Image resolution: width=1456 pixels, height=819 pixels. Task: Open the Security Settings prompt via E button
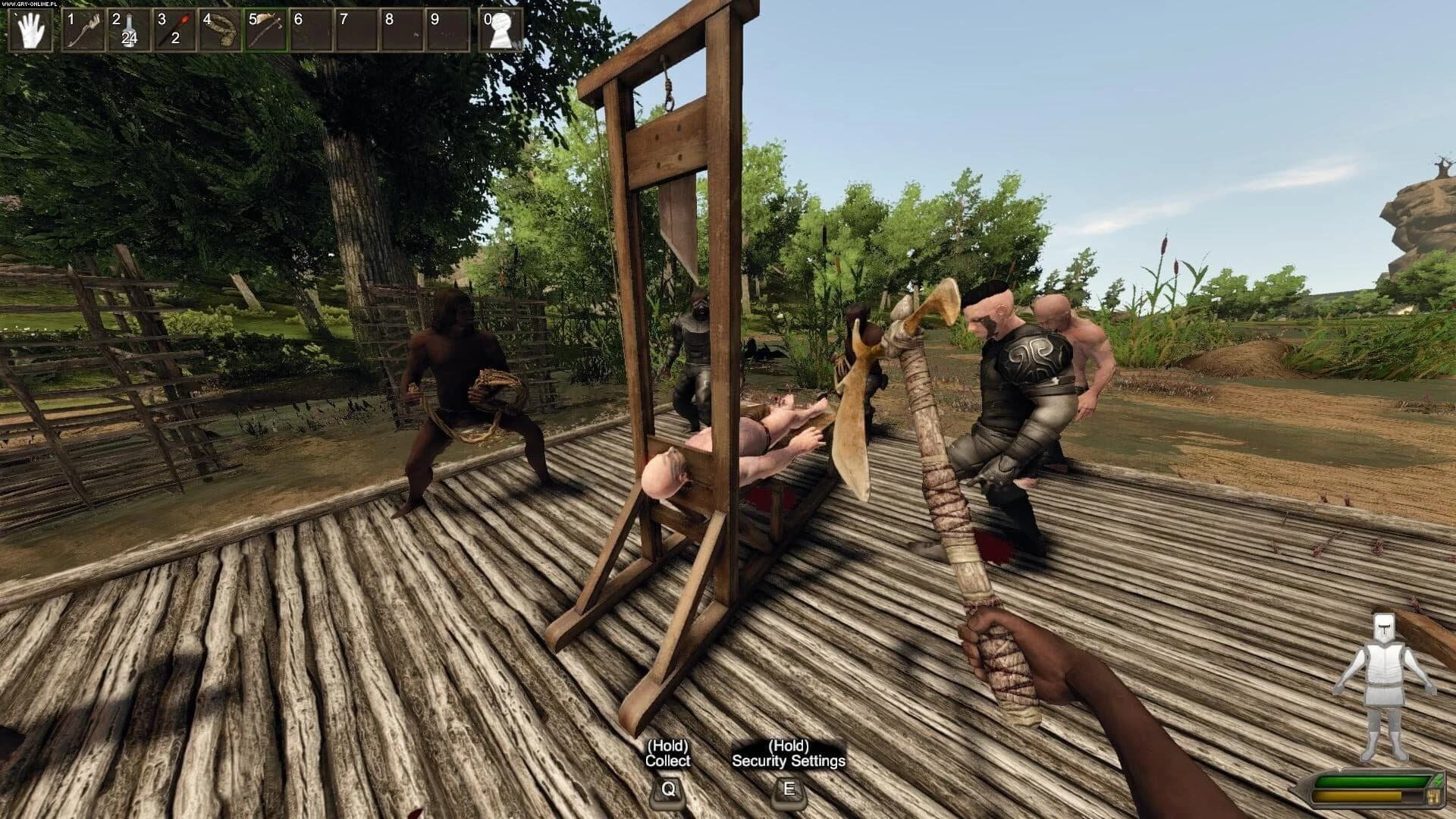pyautogui.click(x=787, y=792)
